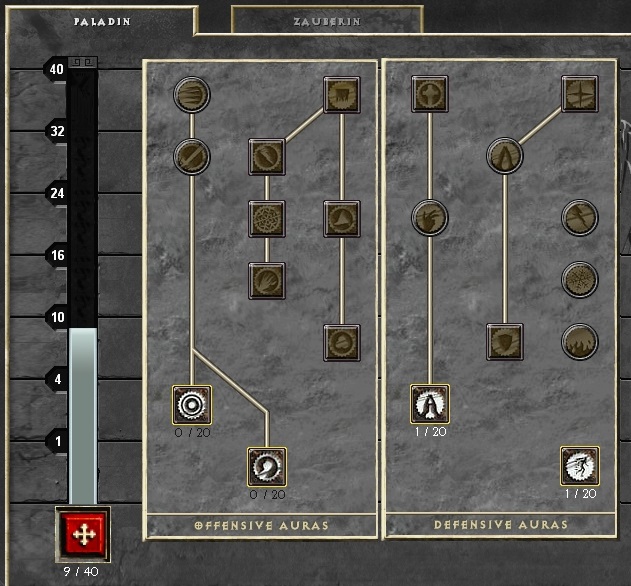The height and width of the screenshot is (586, 631).
Task: Select the round cross icon in Defensive Auras
Action: [580, 218]
